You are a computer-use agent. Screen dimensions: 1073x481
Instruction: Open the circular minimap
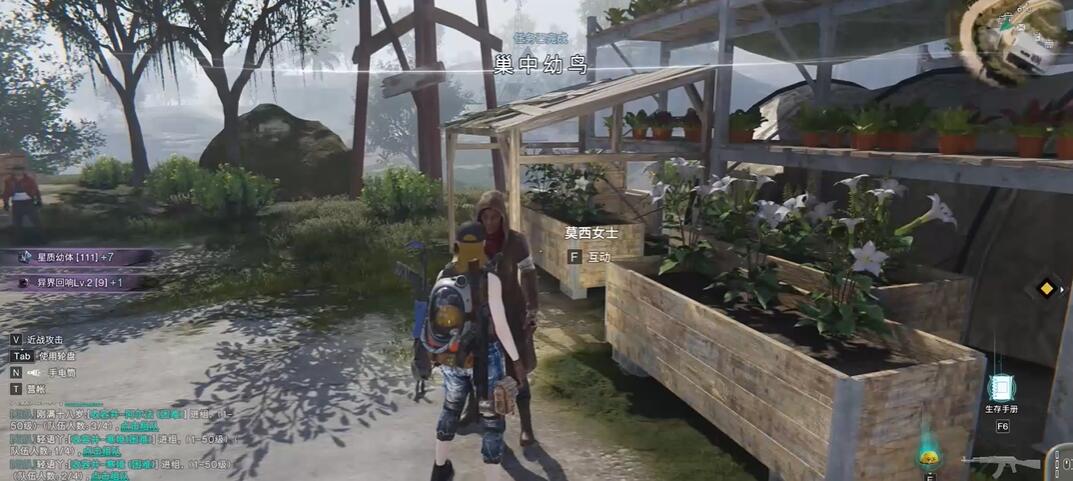click(x=1016, y=38)
